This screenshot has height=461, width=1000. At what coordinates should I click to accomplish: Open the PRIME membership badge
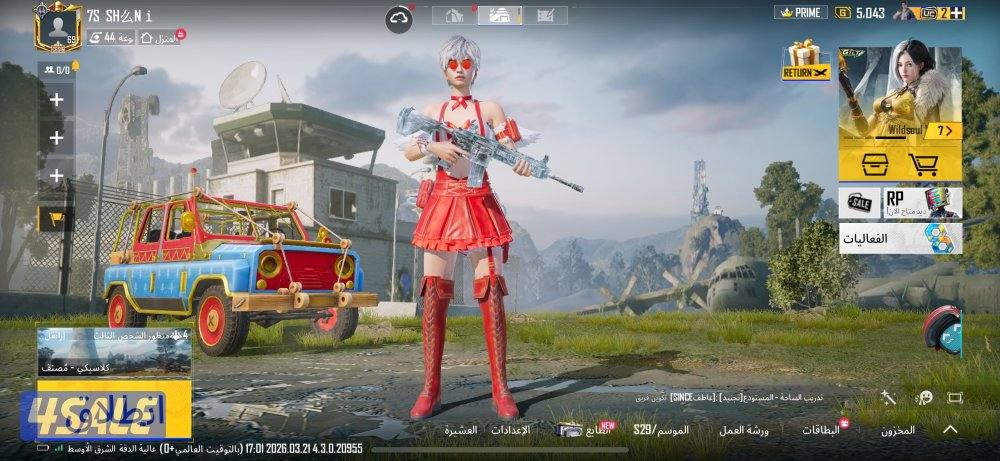801,13
